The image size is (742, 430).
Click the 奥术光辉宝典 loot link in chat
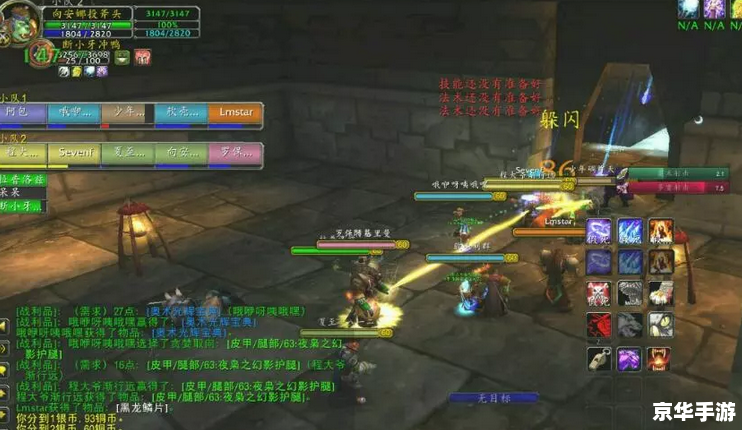176,312
